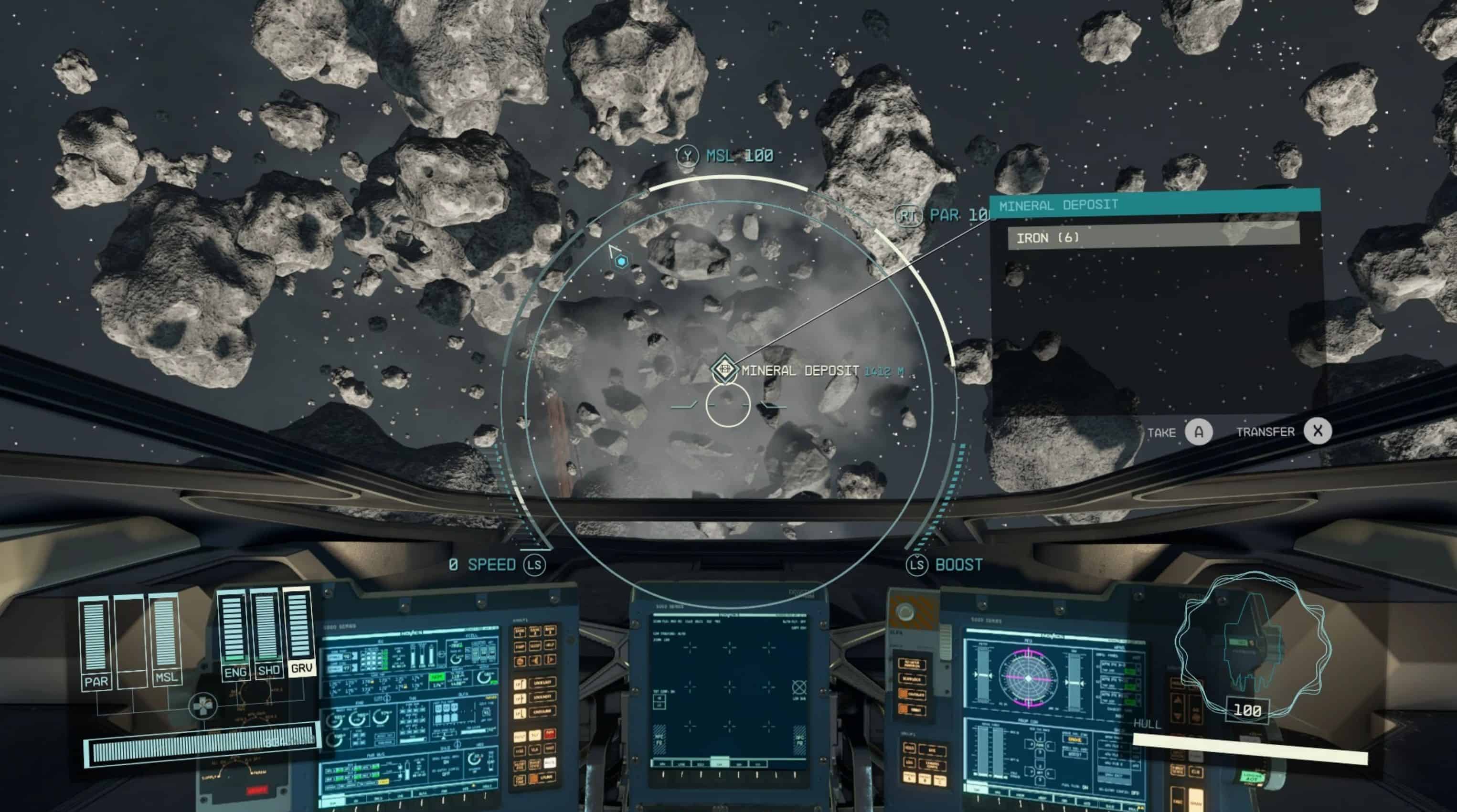Target the Mineral Deposit diamond marker
The height and width of the screenshot is (812, 1457).
[724, 369]
